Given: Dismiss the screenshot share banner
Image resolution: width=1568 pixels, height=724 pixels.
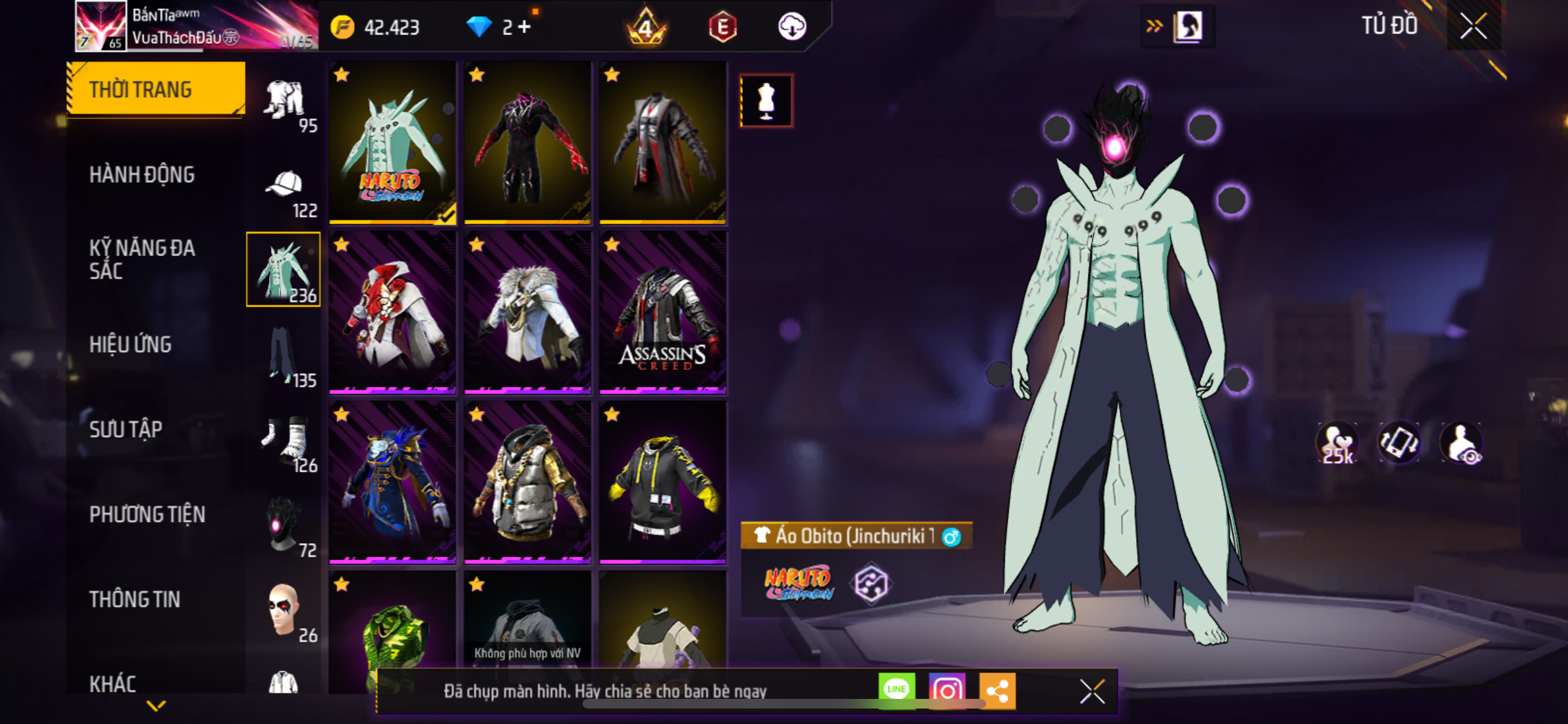Looking at the screenshot, I should [1092, 692].
